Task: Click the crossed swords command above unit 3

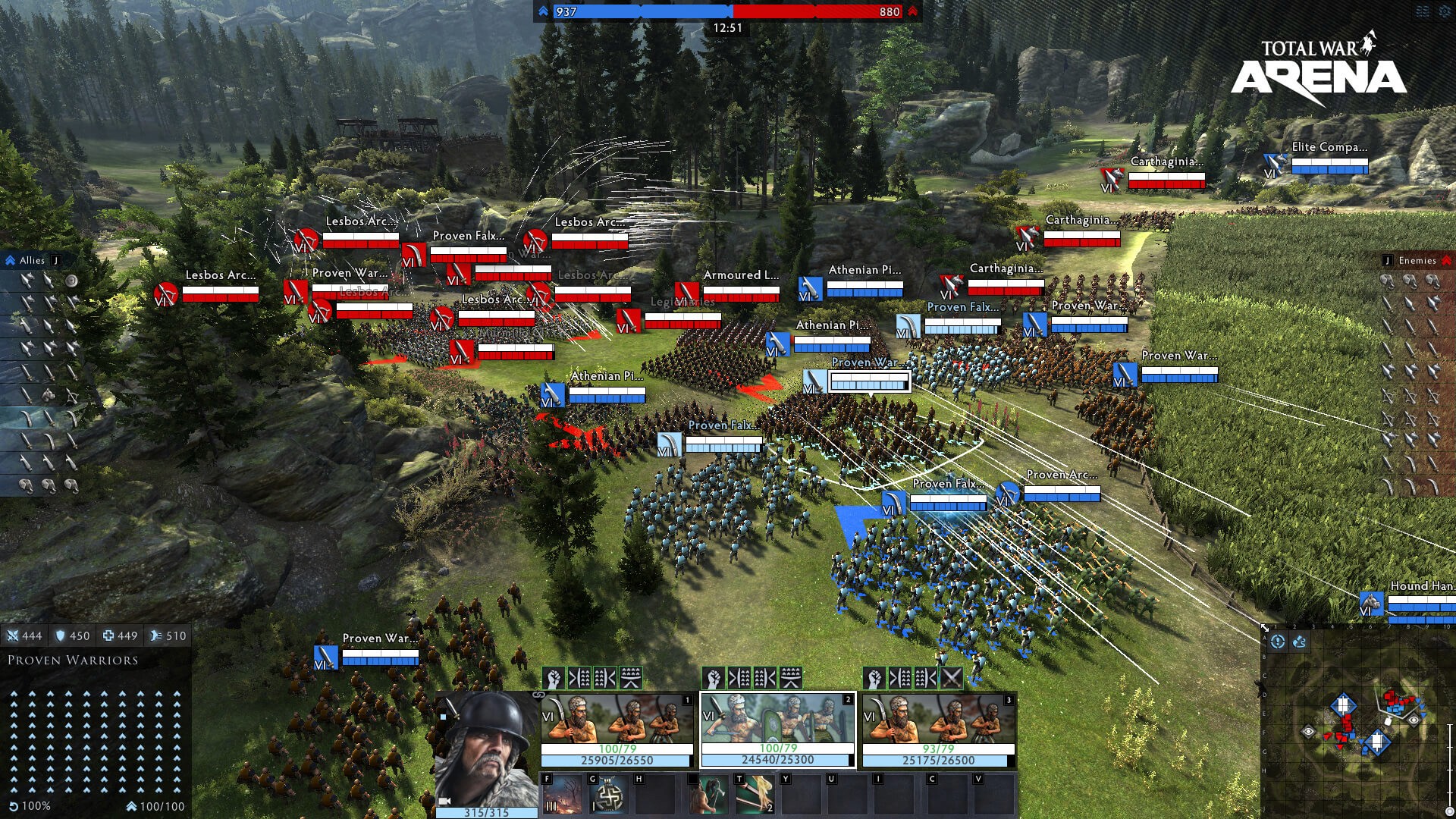Action: pos(951,677)
